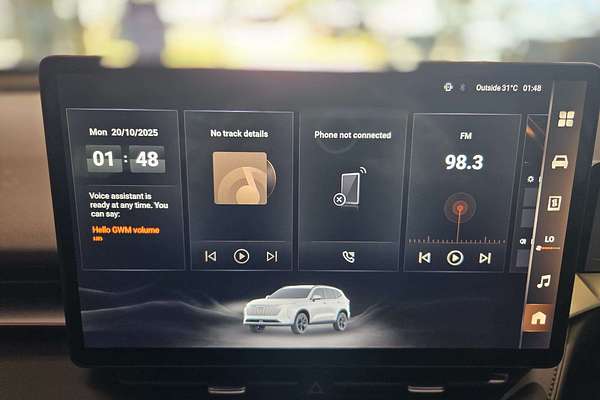Skip to the next music track
600x400 pixels.
[x=271, y=256]
